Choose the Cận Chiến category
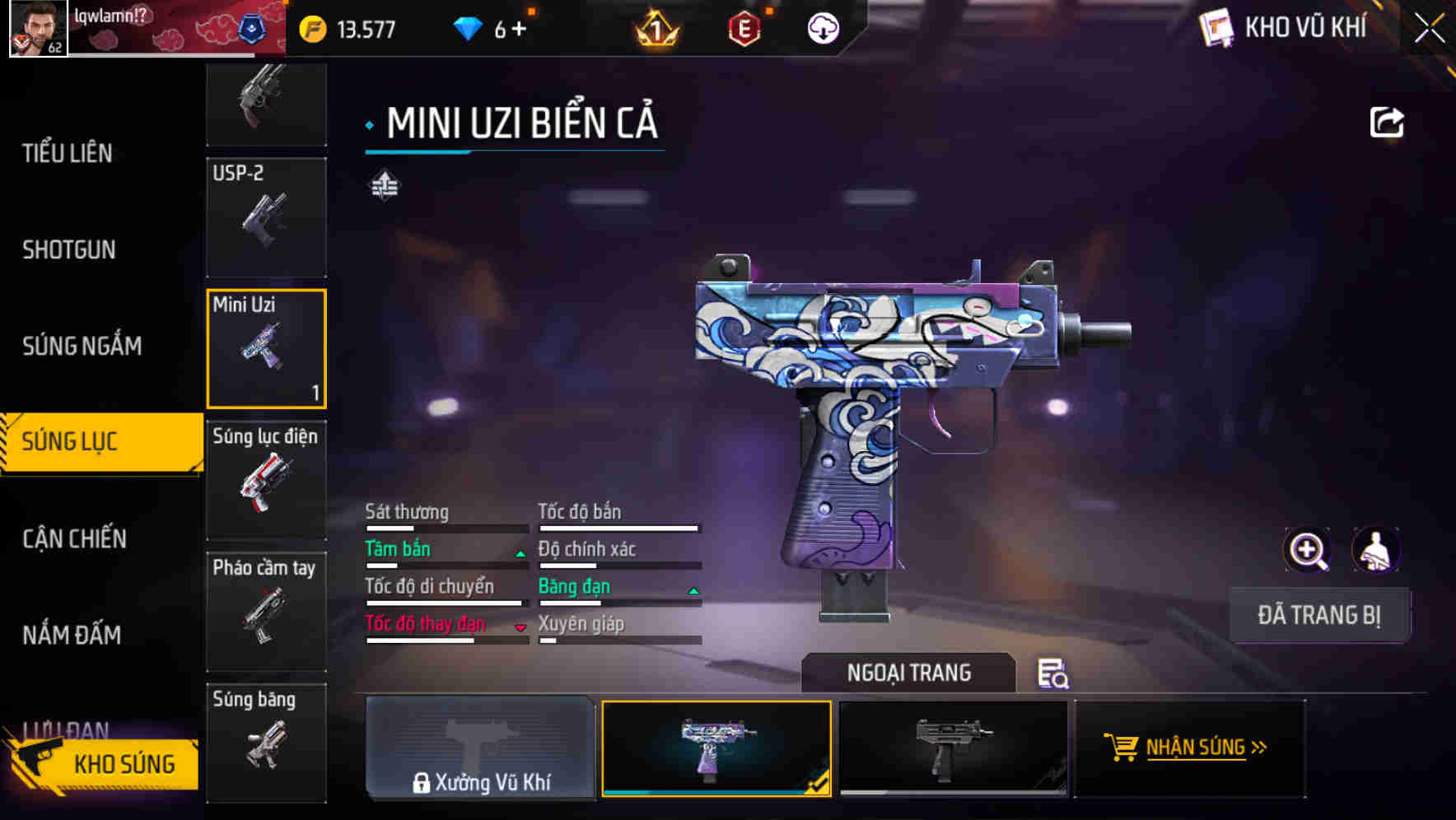 point(74,538)
